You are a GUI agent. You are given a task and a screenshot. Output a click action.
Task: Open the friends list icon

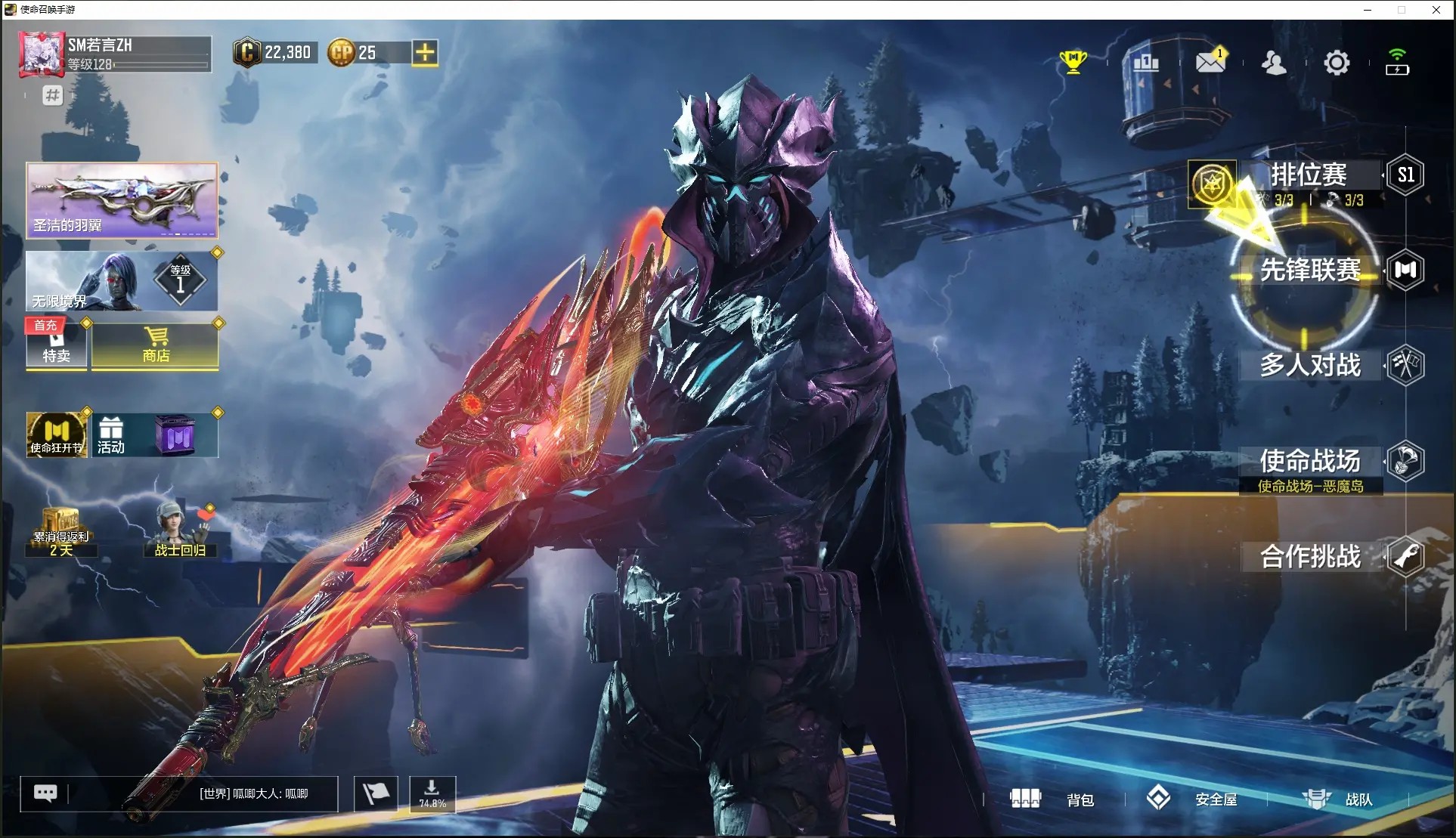point(1274,63)
